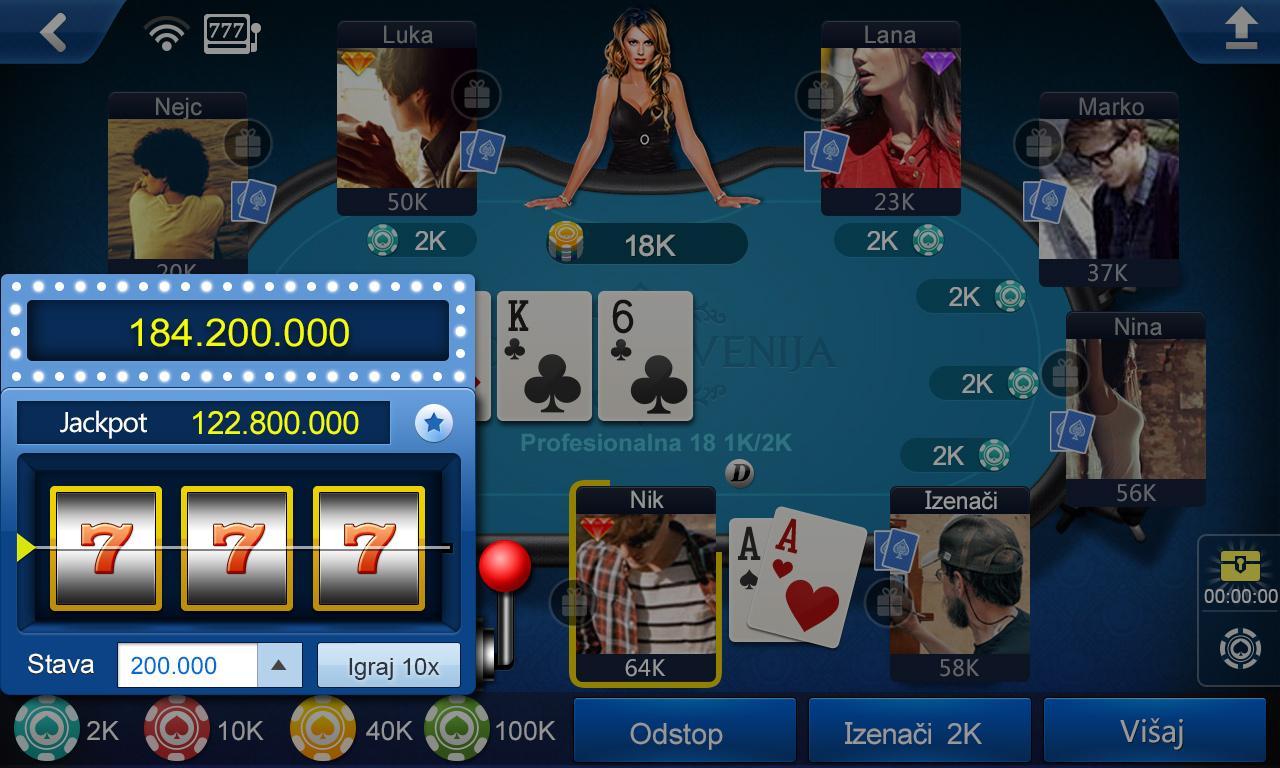
Task: Tap the back arrow to leave game
Action: pos(52,30)
